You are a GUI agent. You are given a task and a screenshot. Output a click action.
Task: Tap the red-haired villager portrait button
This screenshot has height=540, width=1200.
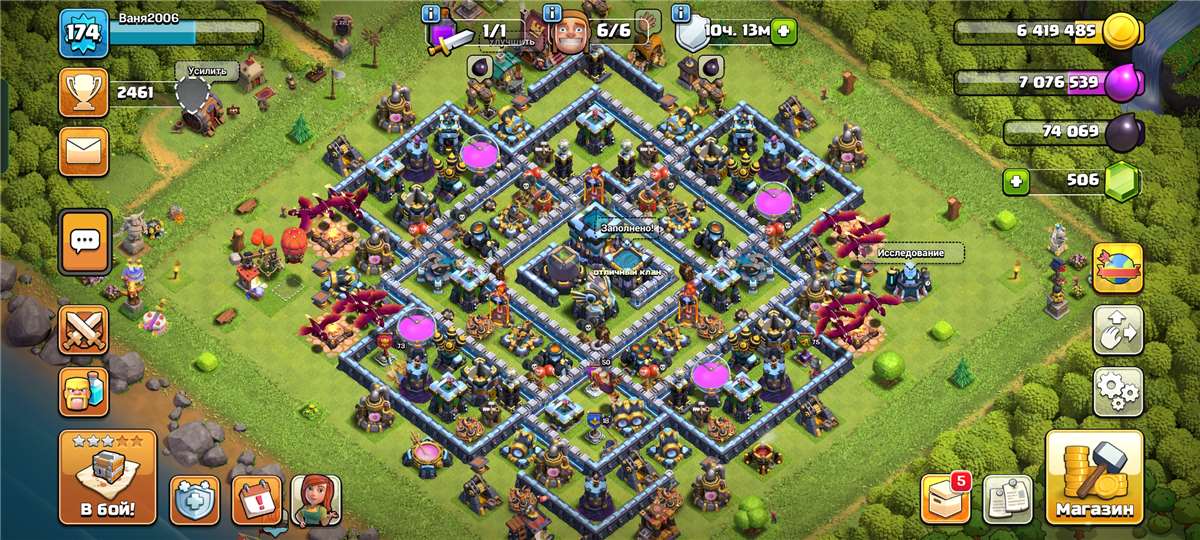[x=316, y=499]
